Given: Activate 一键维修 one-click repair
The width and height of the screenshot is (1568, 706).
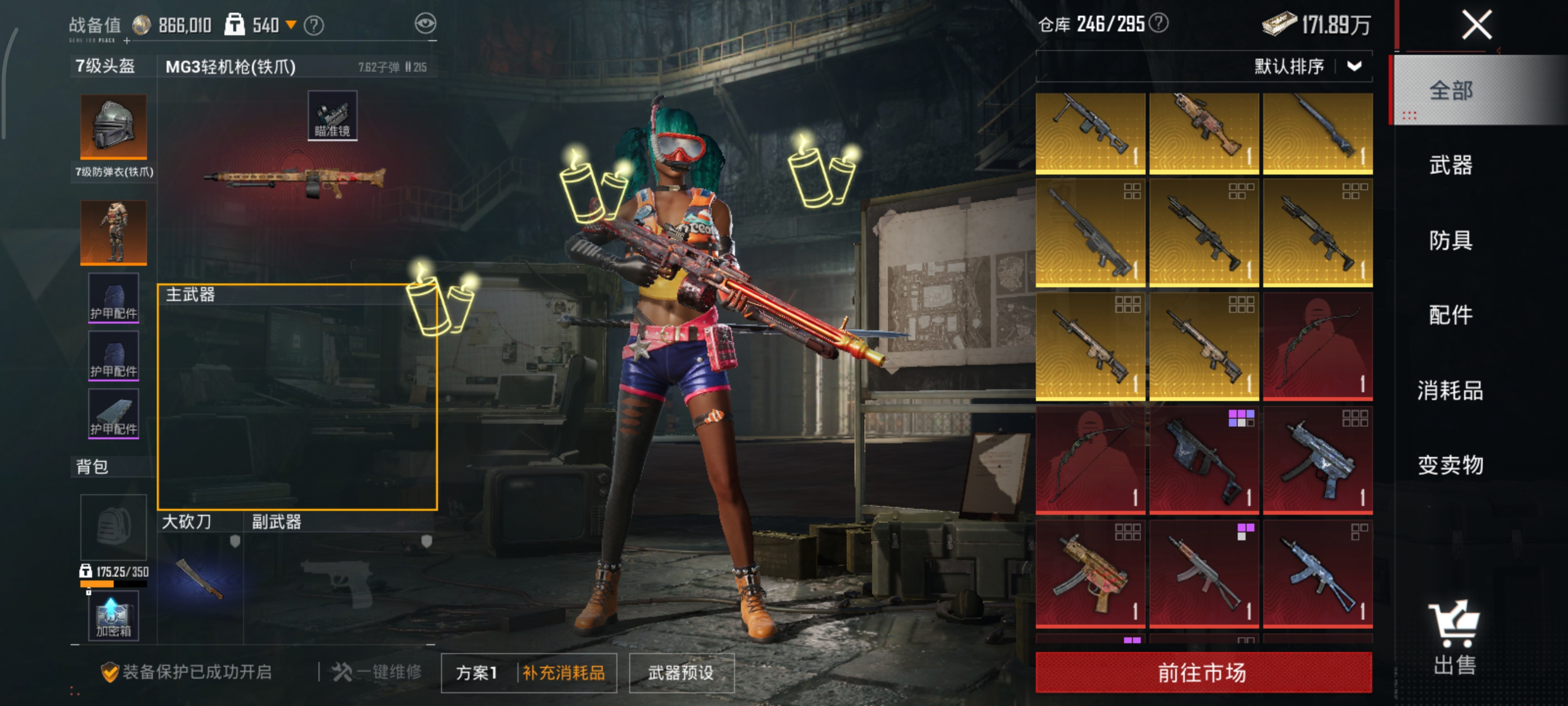Looking at the screenshot, I should point(377,672).
